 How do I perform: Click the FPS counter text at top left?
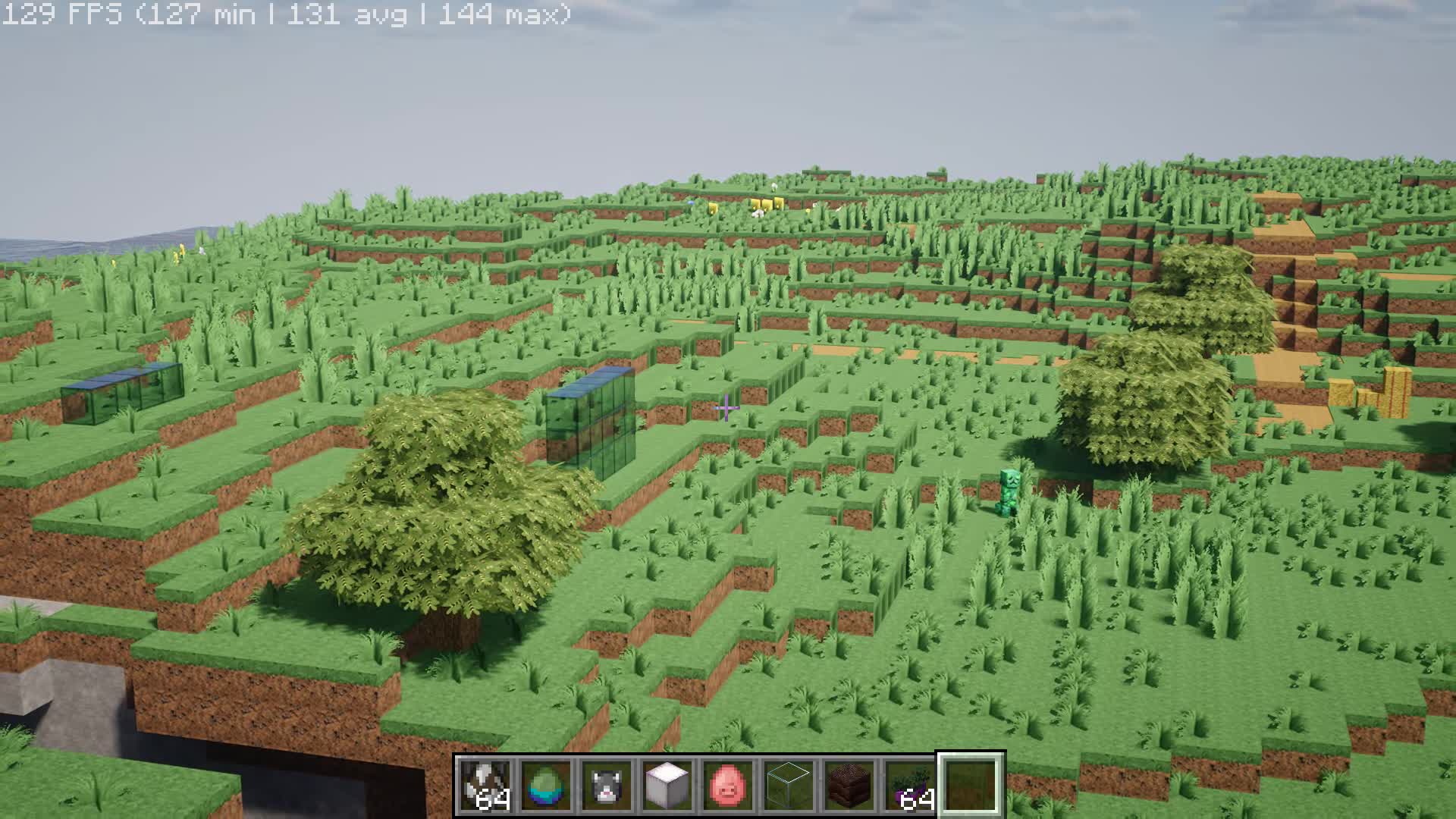click(288, 14)
